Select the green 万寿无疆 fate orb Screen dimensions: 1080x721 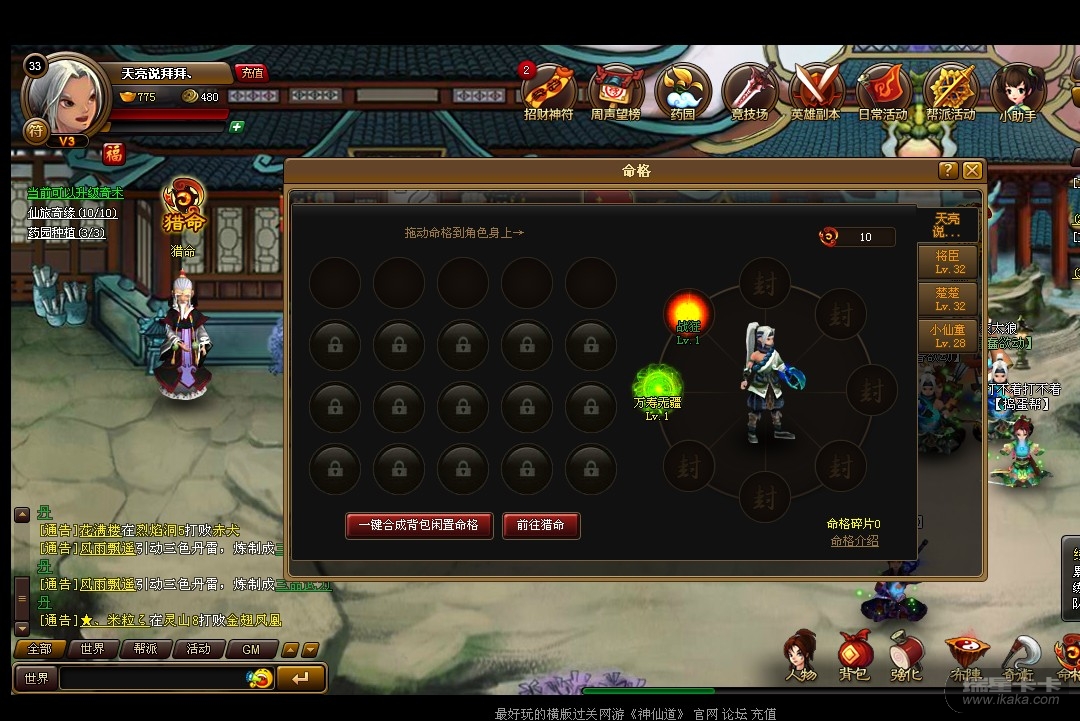click(657, 385)
